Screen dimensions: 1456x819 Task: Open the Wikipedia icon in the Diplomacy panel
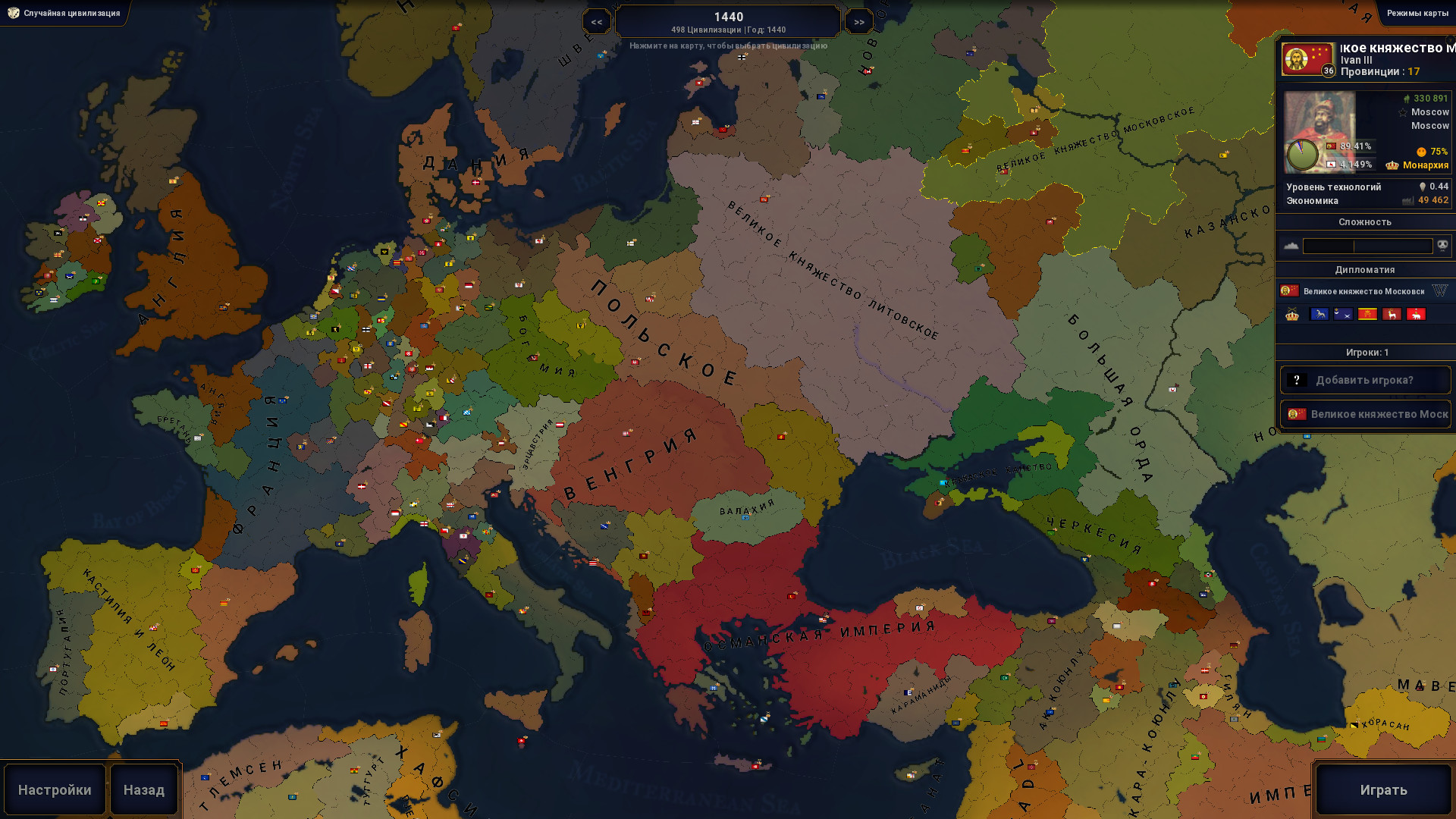pyautogui.click(x=1439, y=290)
